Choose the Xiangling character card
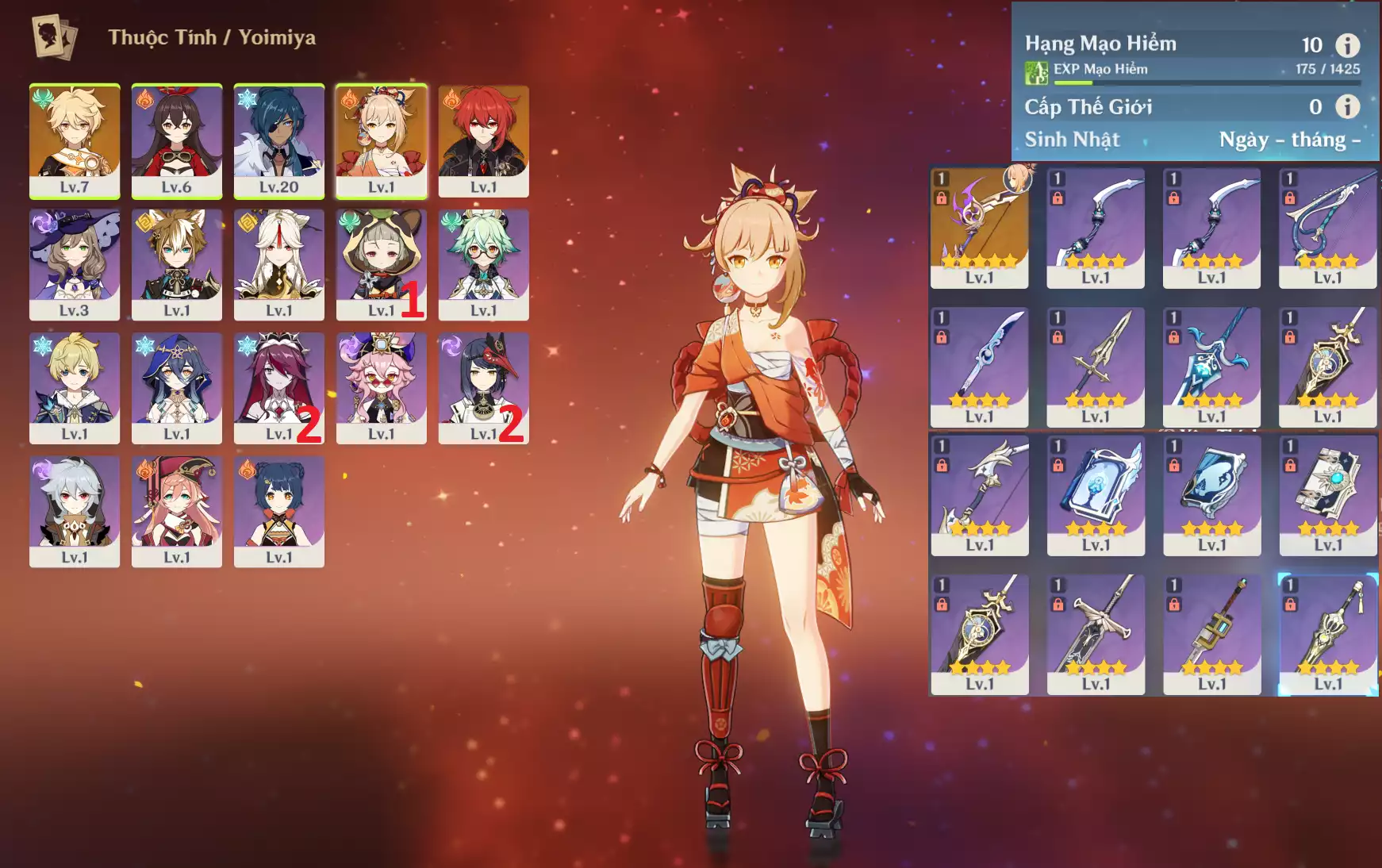1382x868 pixels. 278,511
